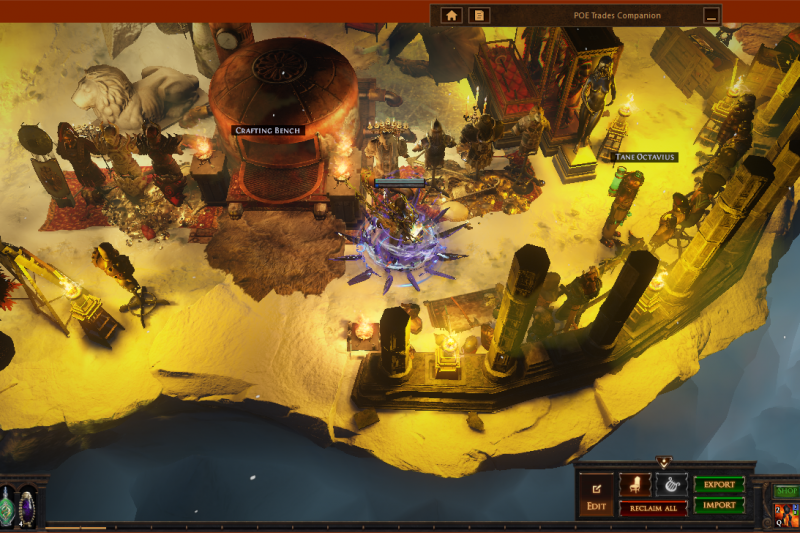
Task: Open the Trades Companion document icon
Action: 480,15
